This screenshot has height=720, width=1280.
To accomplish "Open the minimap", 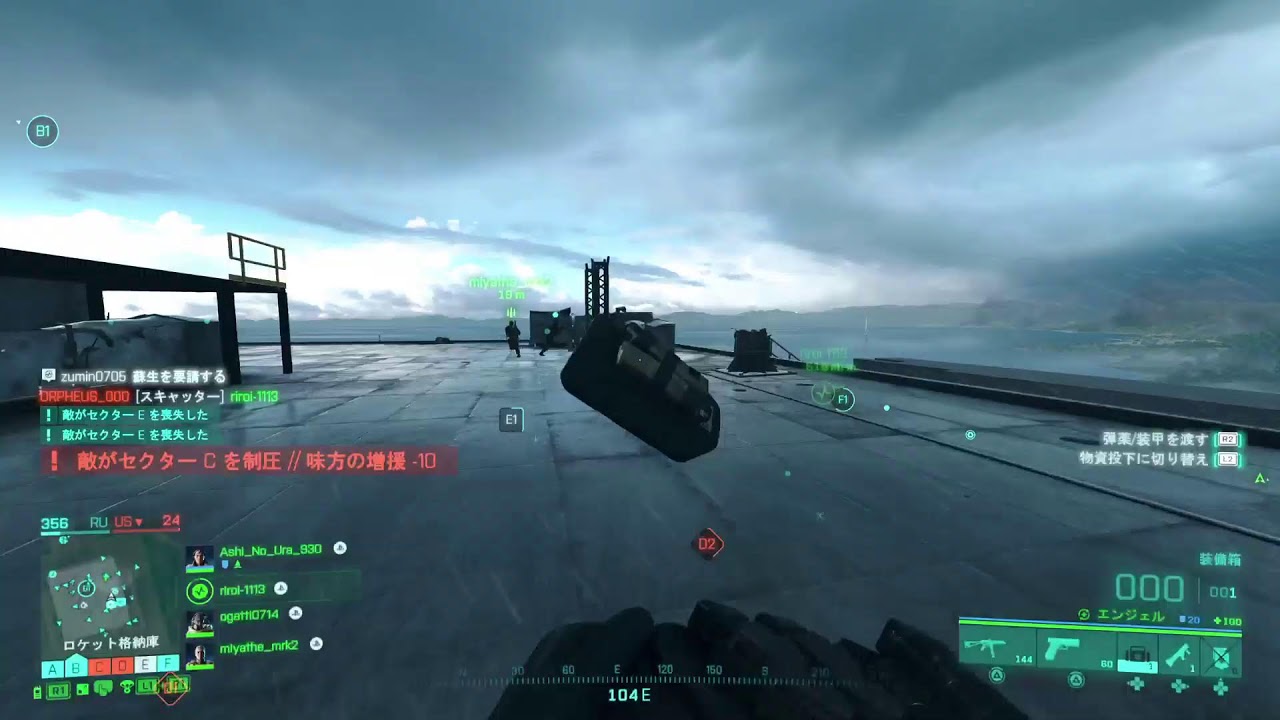I will point(94,594).
